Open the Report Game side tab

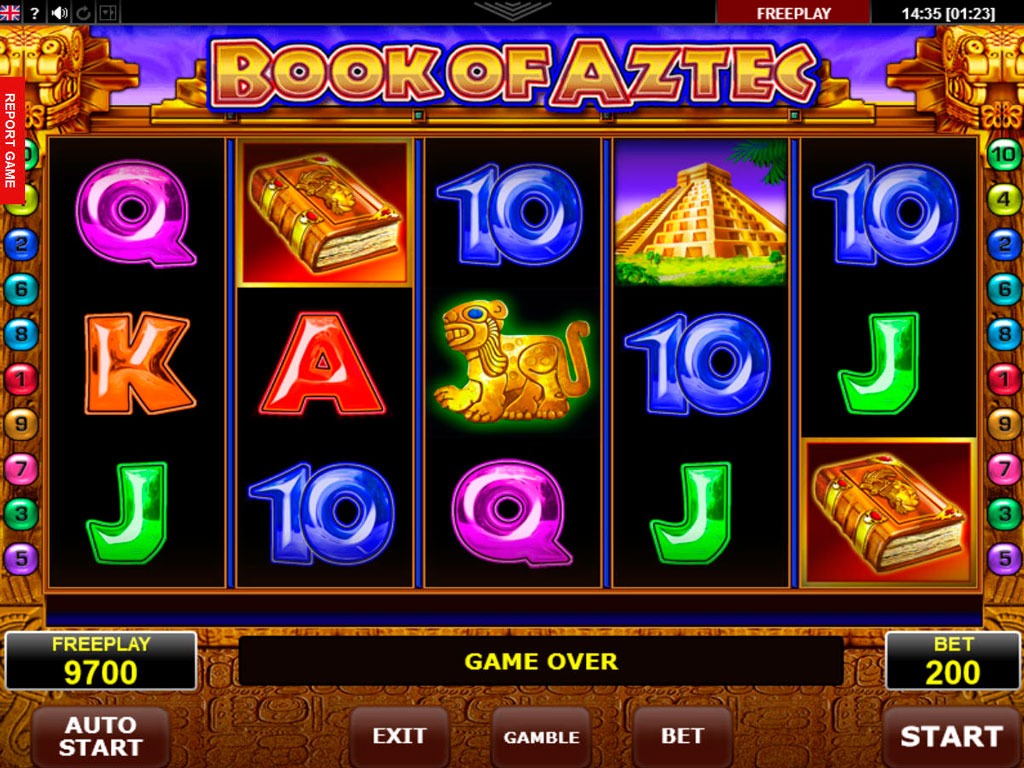pyautogui.click(x=11, y=141)
